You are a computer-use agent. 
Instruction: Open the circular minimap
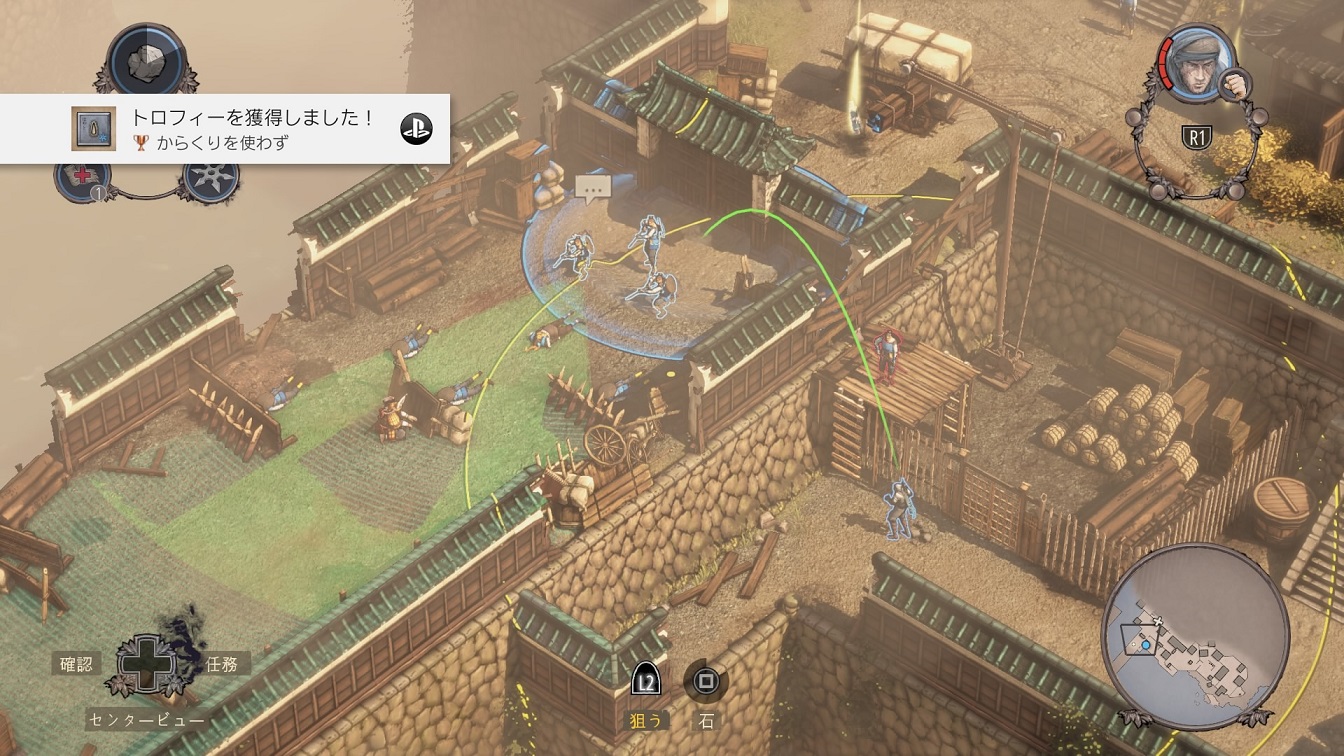[1195, 637]
